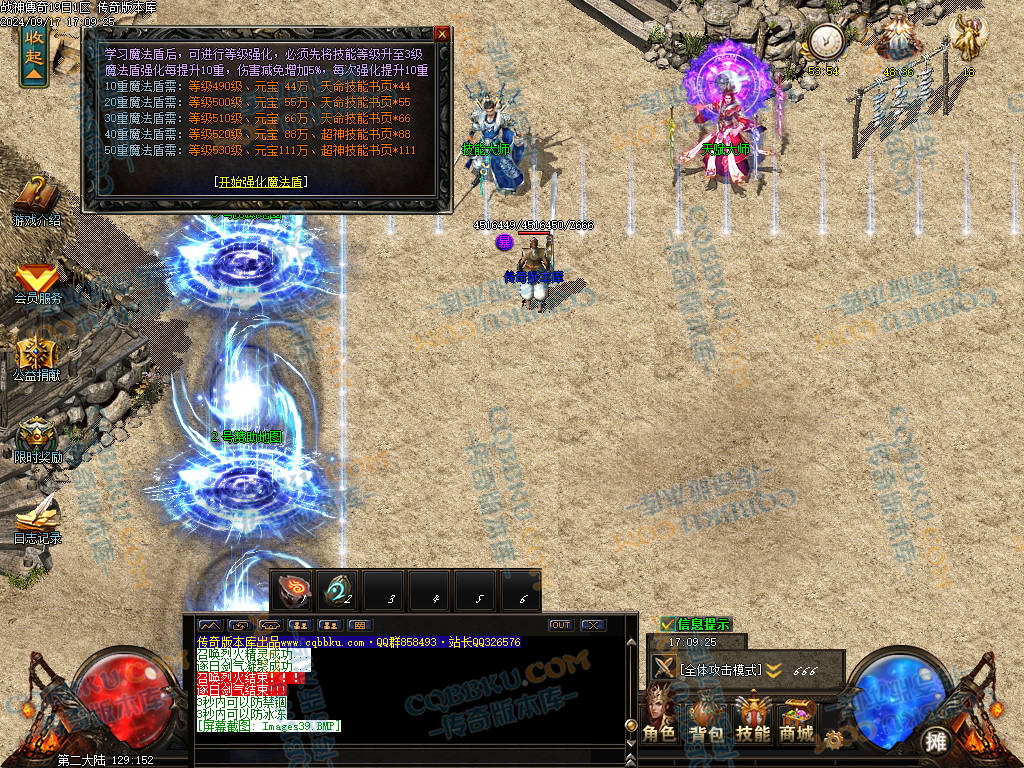Click the 开始强化魔法盾 link

(260, 182)
